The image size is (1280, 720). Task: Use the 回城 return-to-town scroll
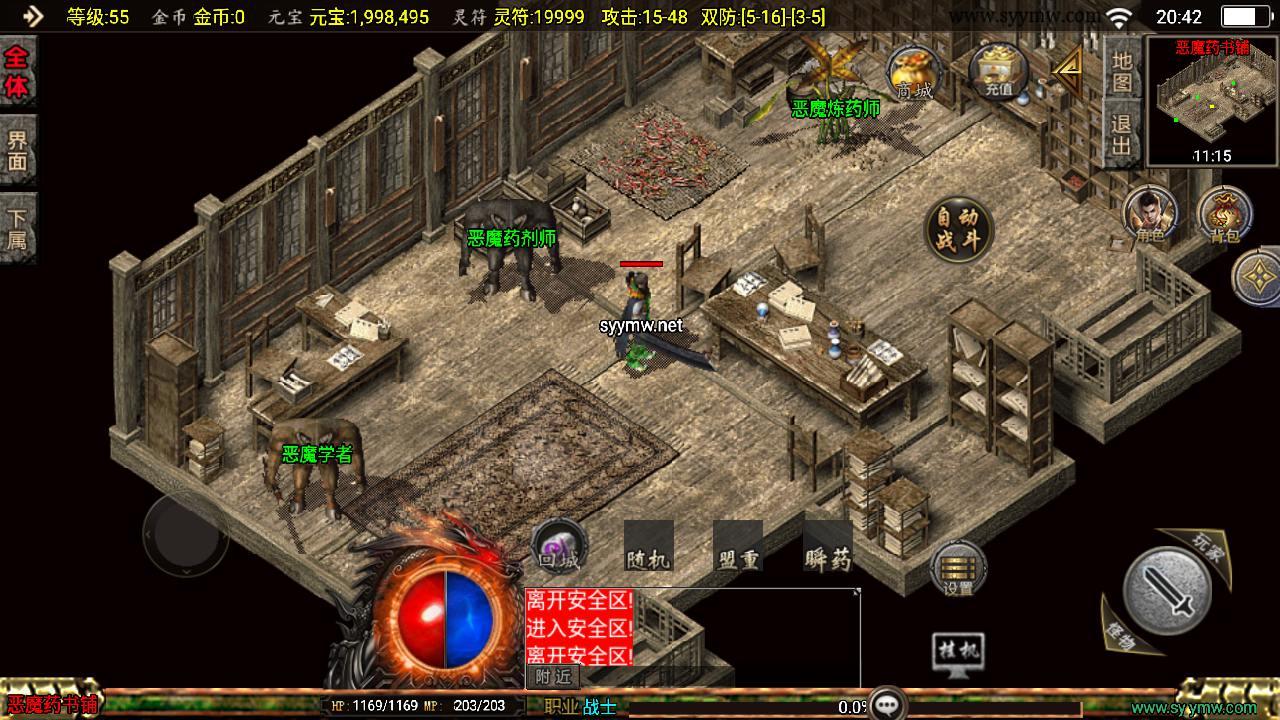pos(559,547)
